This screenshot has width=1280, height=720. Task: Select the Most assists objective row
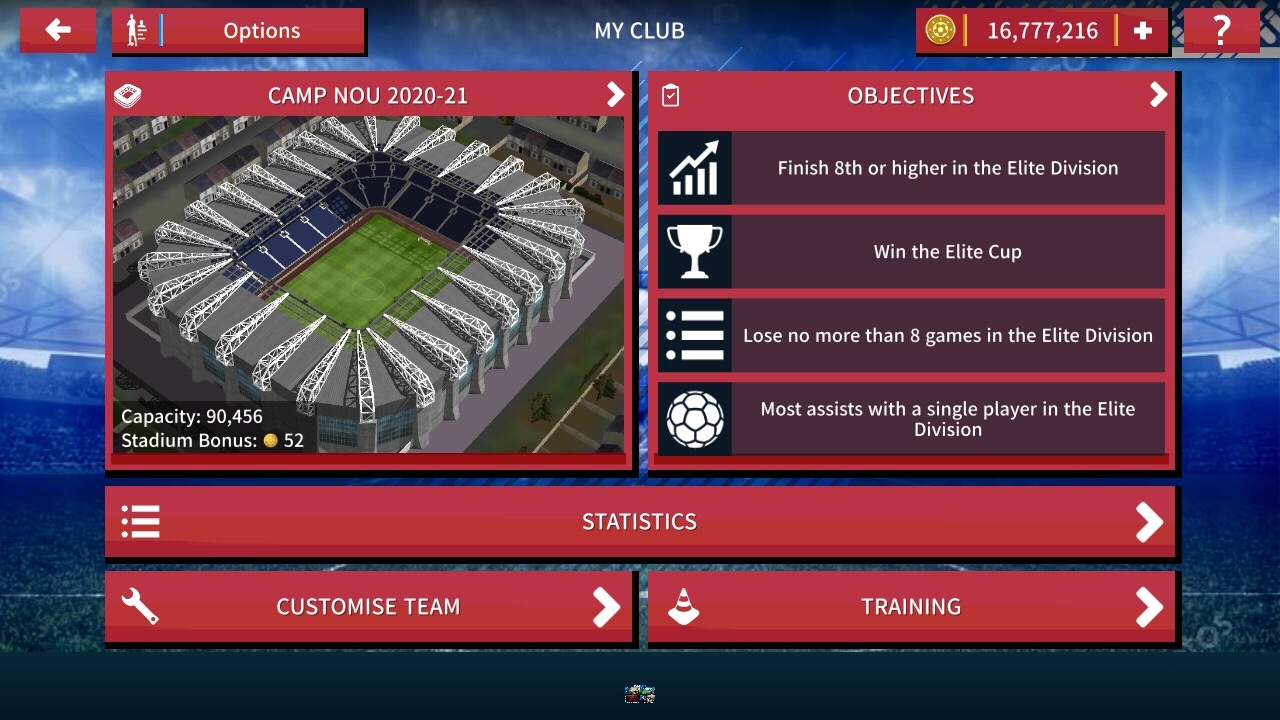pos(911,419)
